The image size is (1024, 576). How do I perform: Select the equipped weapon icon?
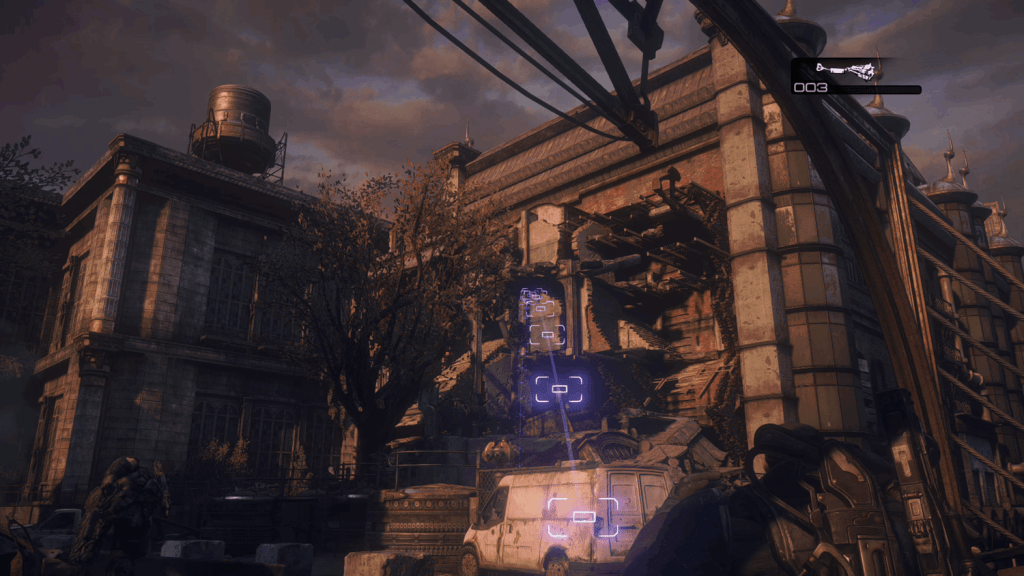(x=846, y=70)
